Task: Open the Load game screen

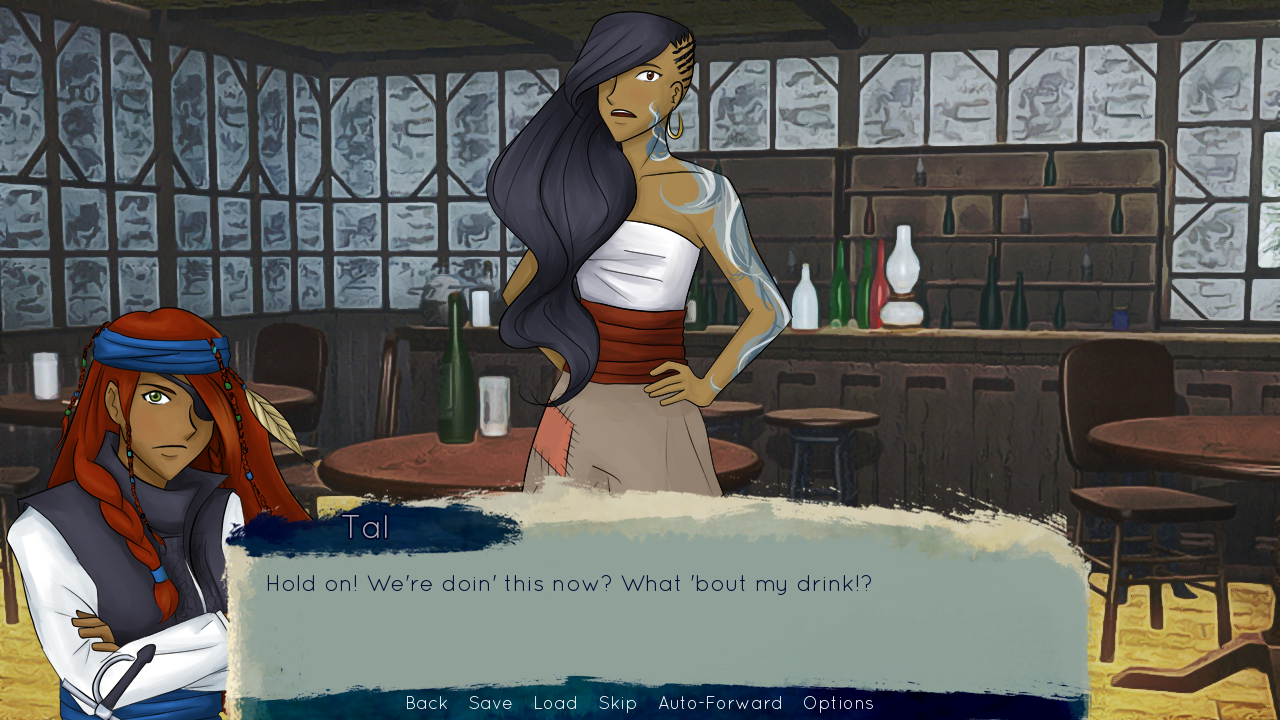Action: point(556,703)
